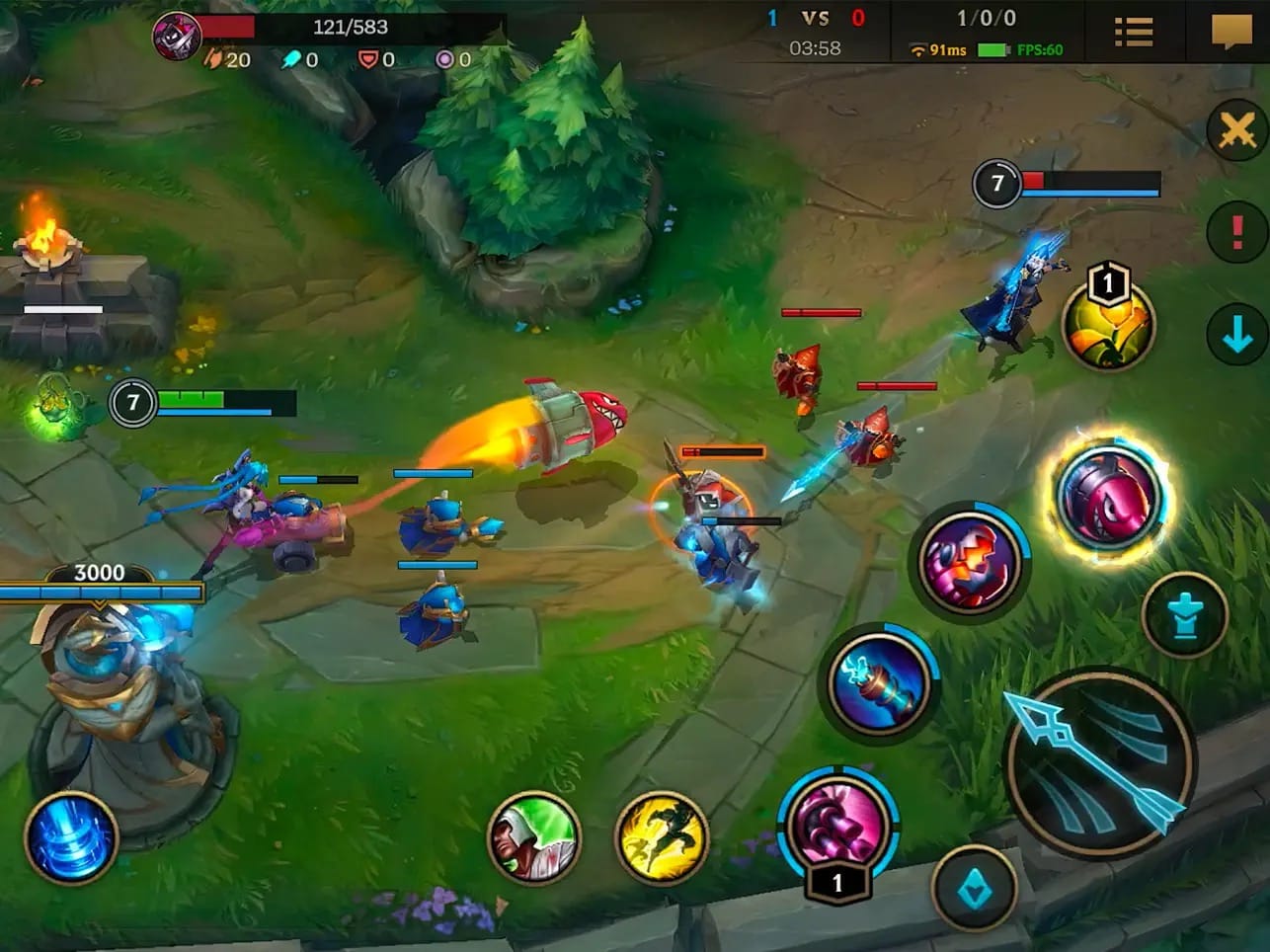
Task: Select the champion portrait in the top bar
Action: (x=177, y=37)
